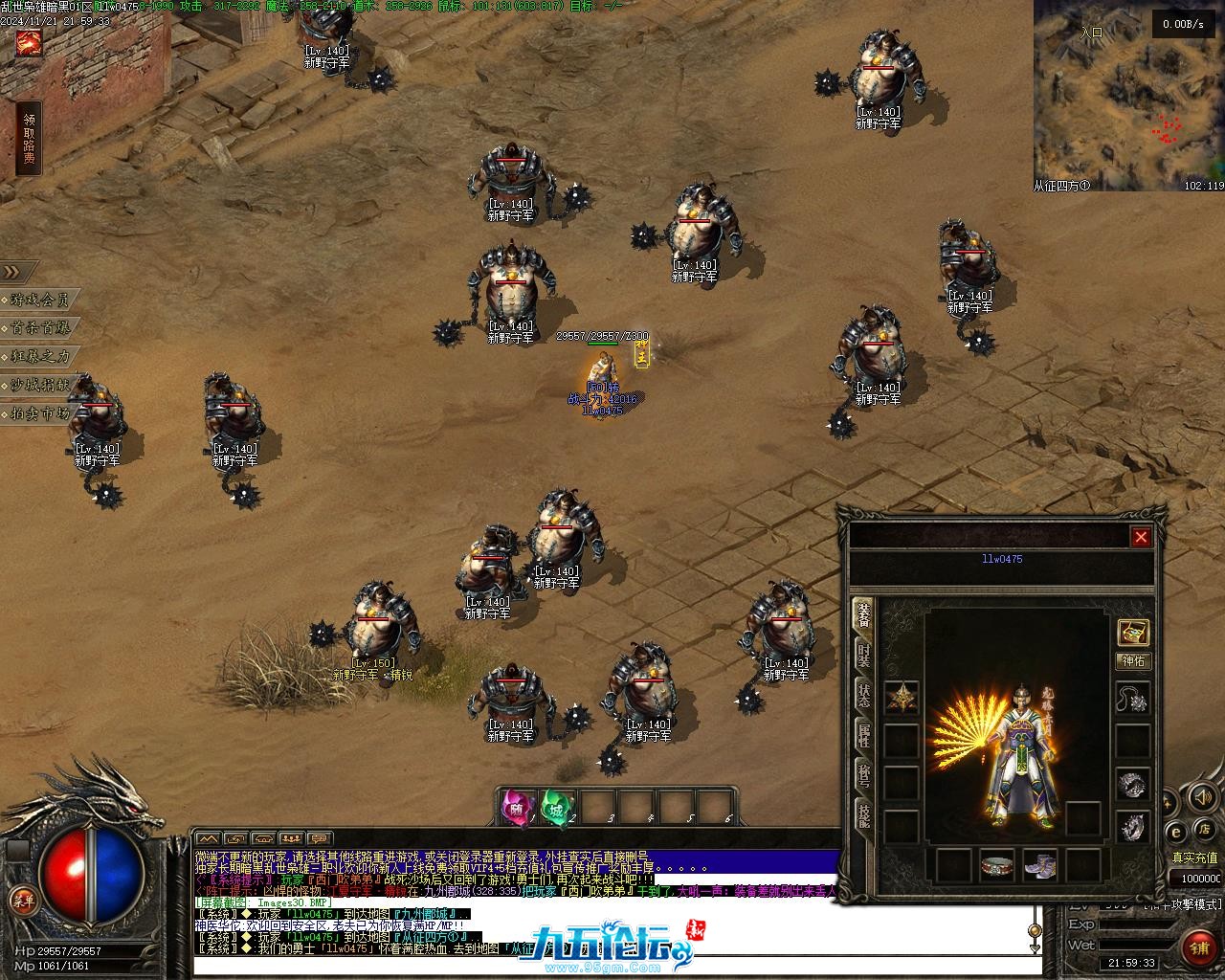
Task: Open the 状态 status tab
Action: pyautogui.click(x=863, y=696)
